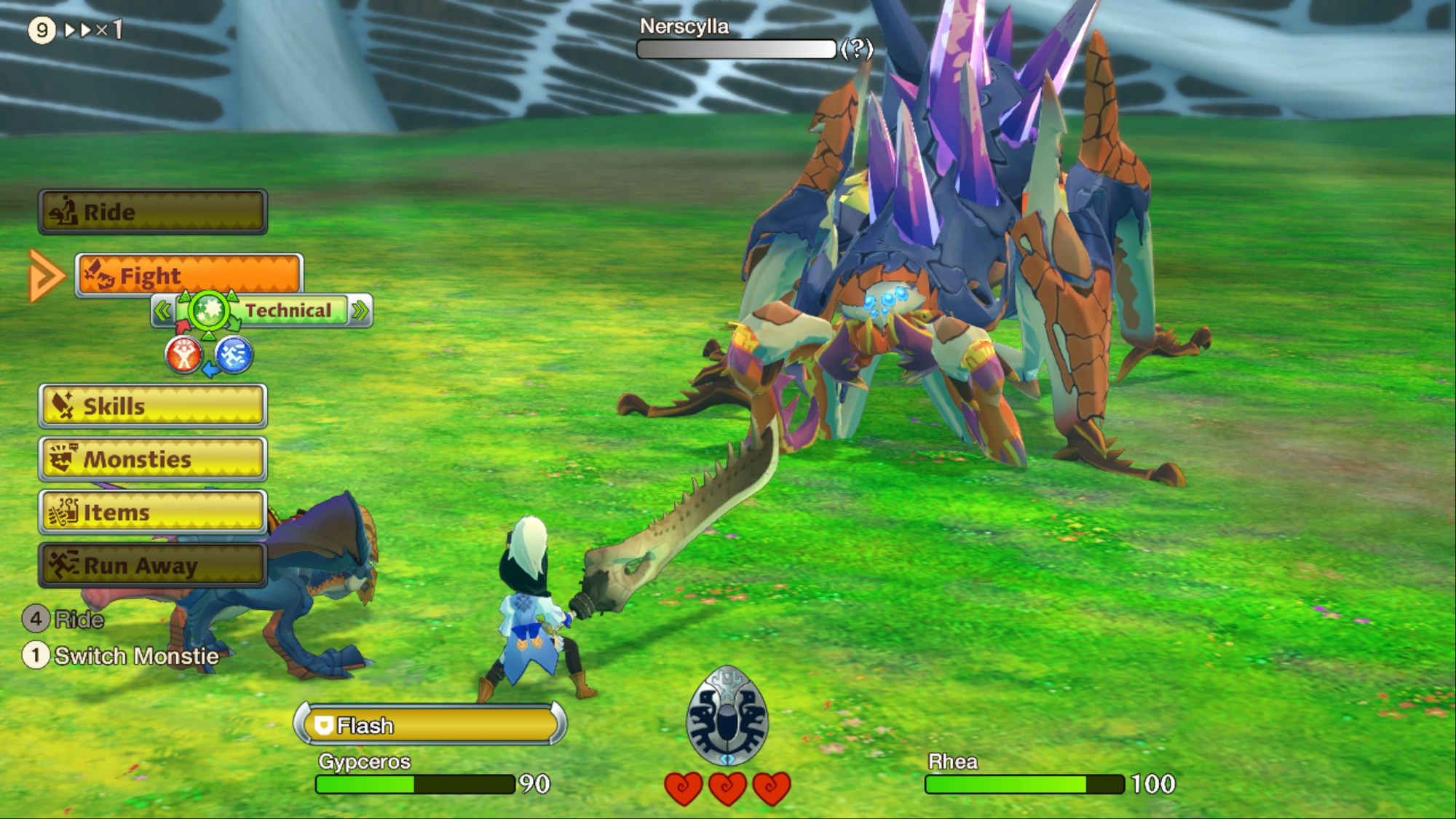This screenshot has width=1456, height=819.
Task: Click the kinship stone gauge egg
Action: (727, 715)
